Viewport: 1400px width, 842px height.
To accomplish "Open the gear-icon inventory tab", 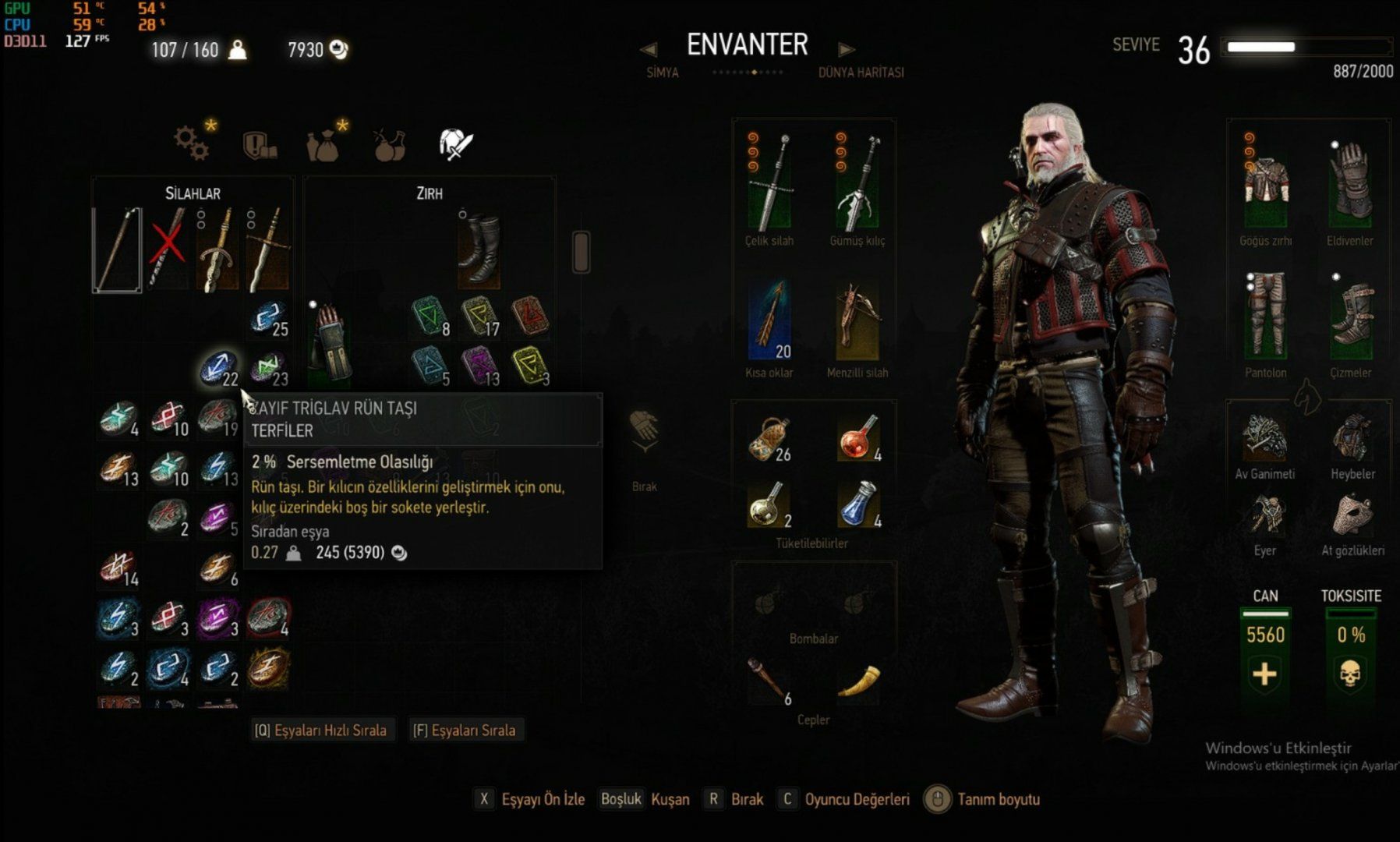I will click(x=192, y=143).
